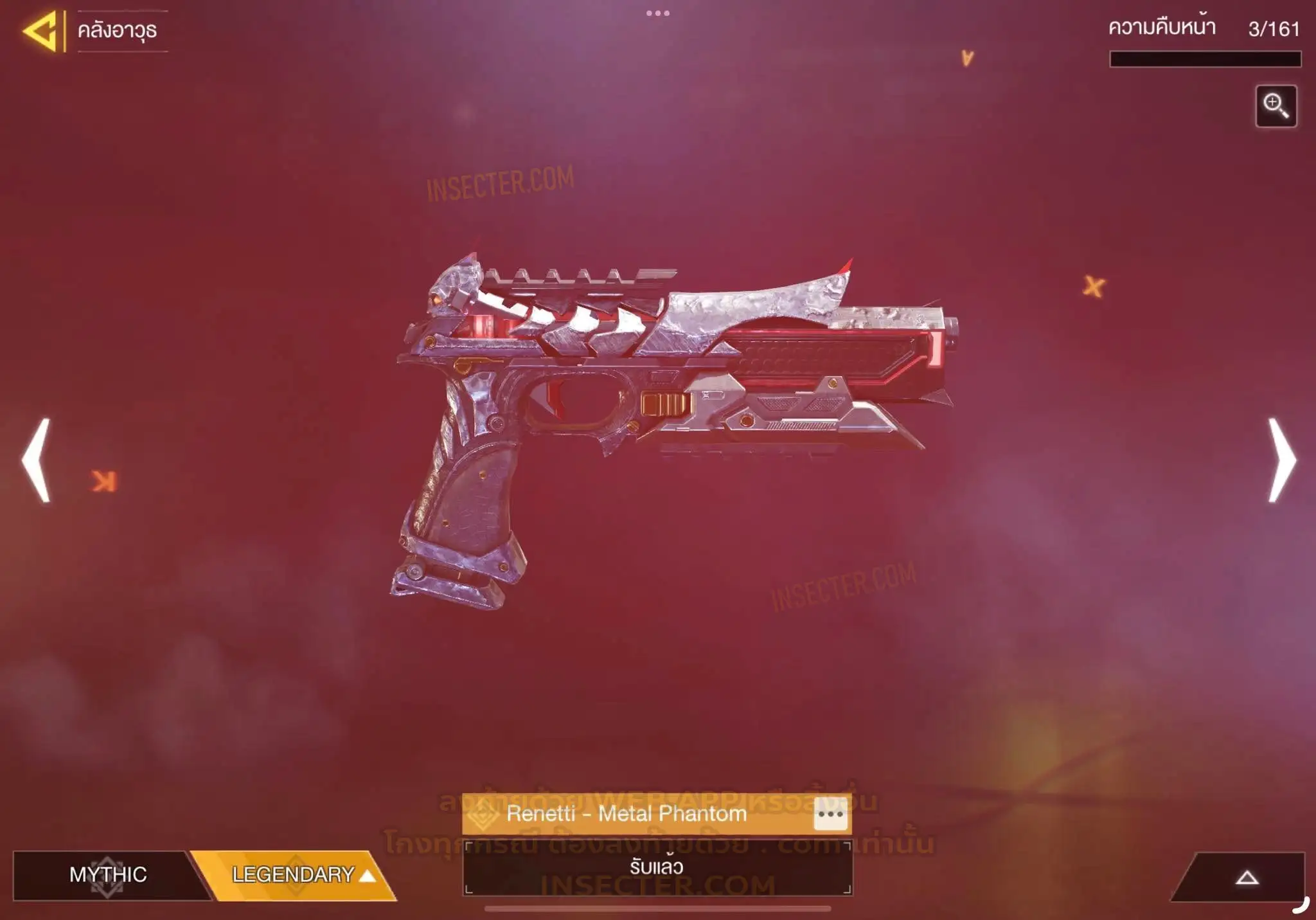Switch to the MYTHIC tab
The image size is (1316, 920).
[107, 874]
